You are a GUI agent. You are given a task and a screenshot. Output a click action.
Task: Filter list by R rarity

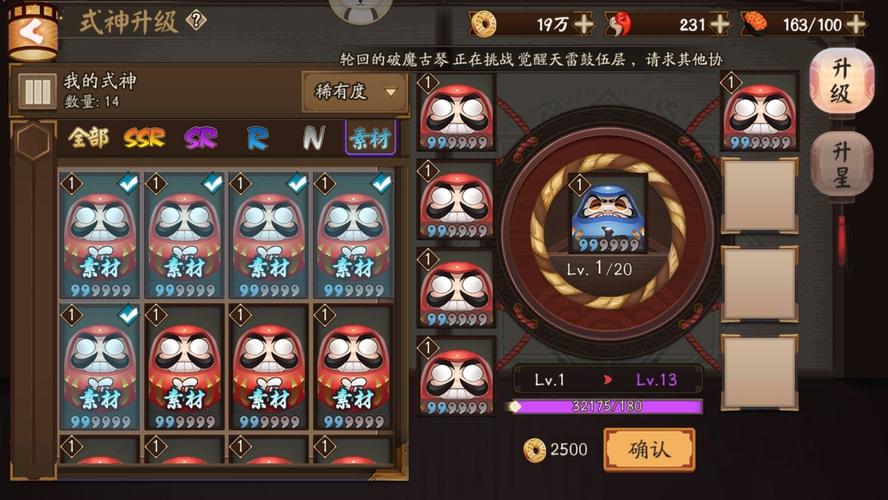point(257,138)
